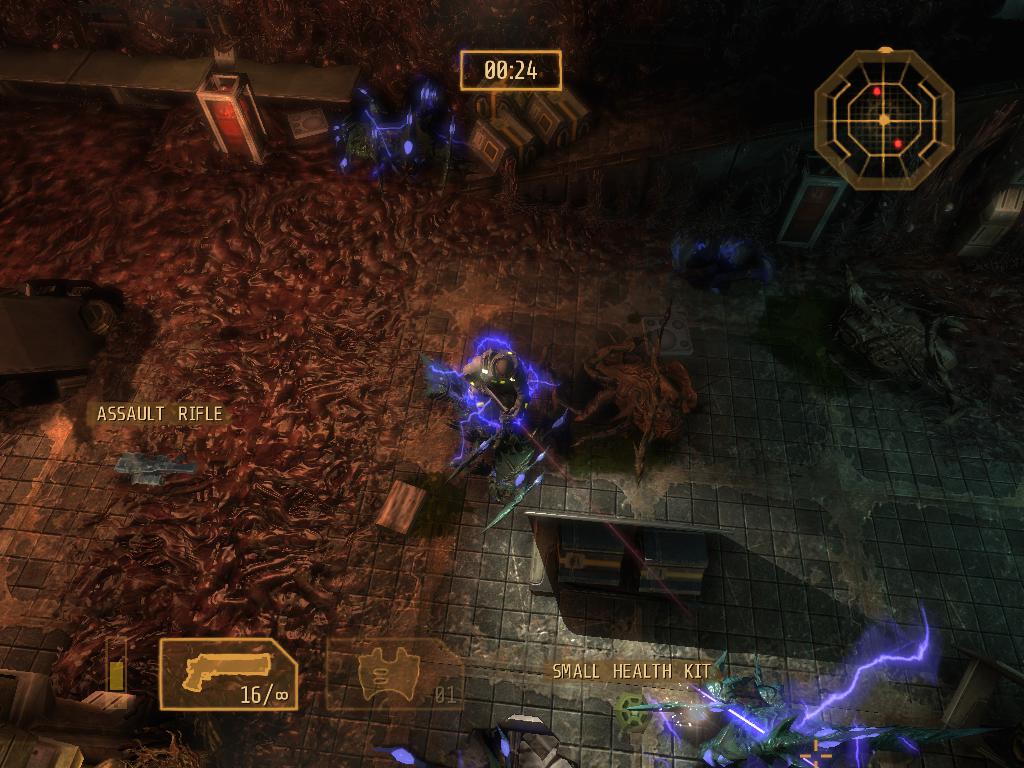Select the armor item slot
Screen dimensions: 1024x768
click(x=394, y=675)
